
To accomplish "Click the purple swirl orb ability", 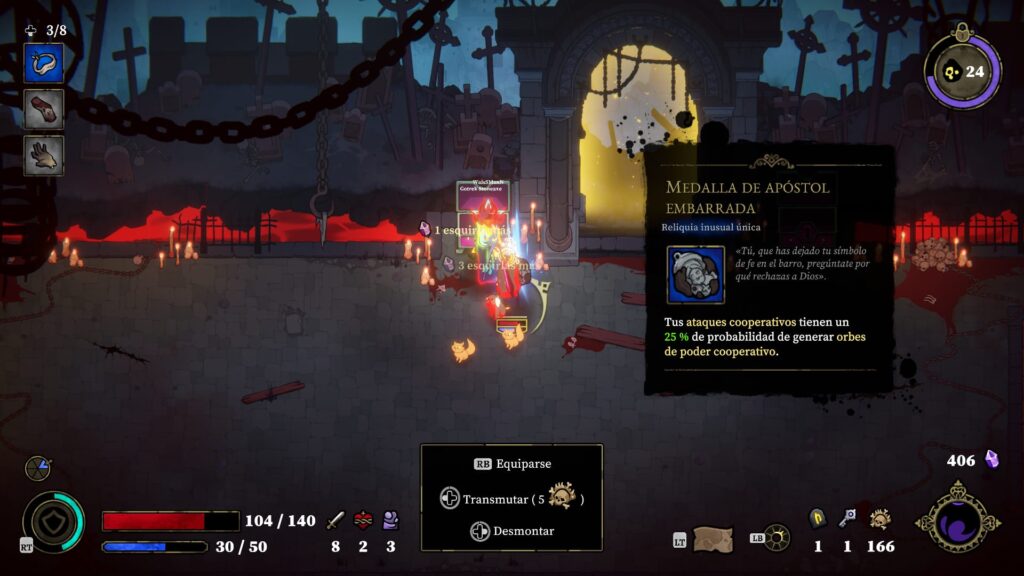I will point(957,519).
